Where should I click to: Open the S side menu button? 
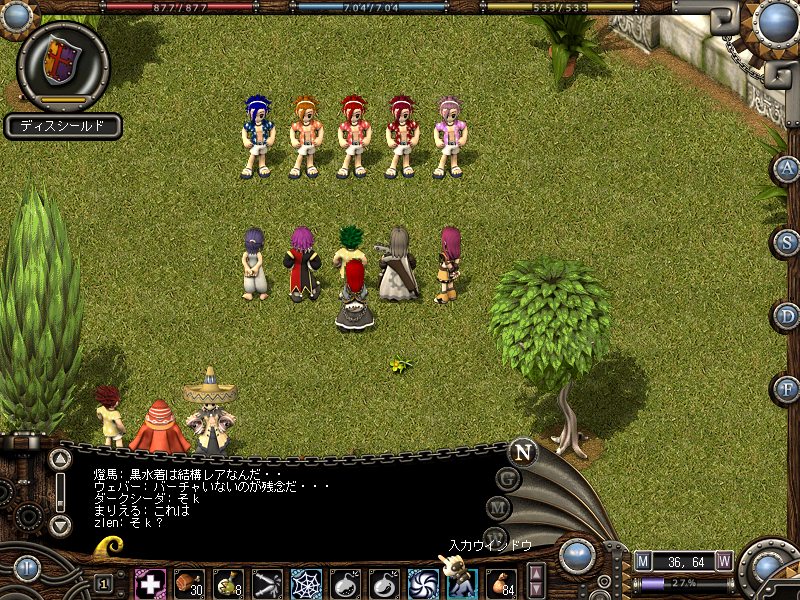tap(787, 241)
